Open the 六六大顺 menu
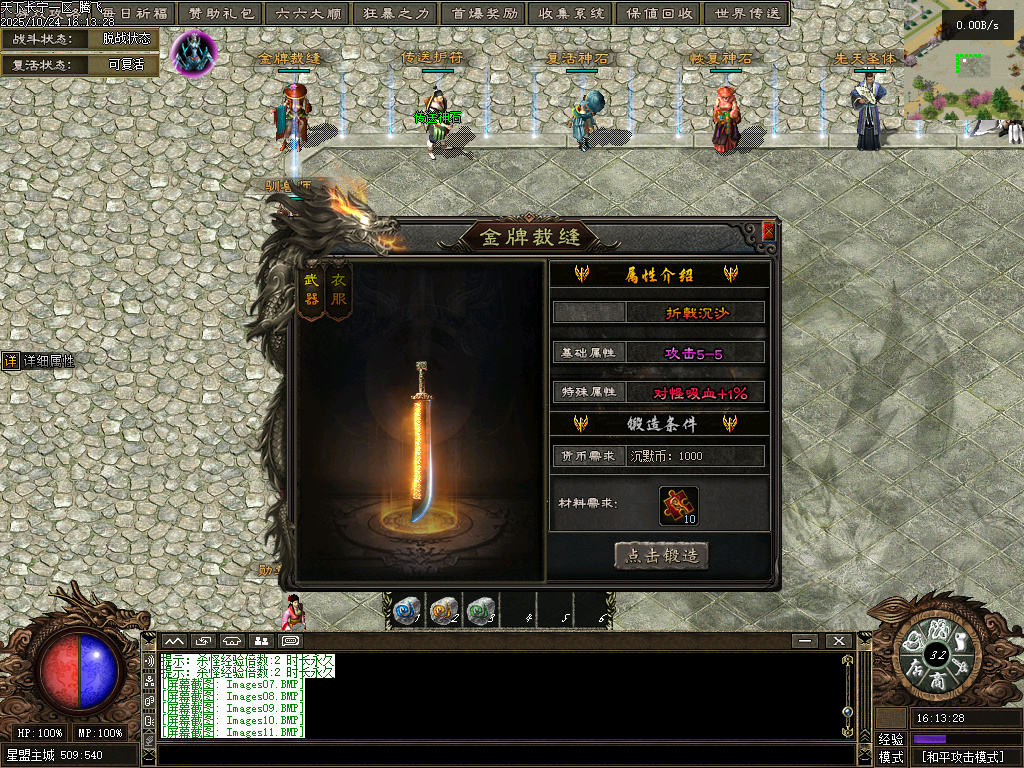This screenshot has height=768, width=1024. 307,13
